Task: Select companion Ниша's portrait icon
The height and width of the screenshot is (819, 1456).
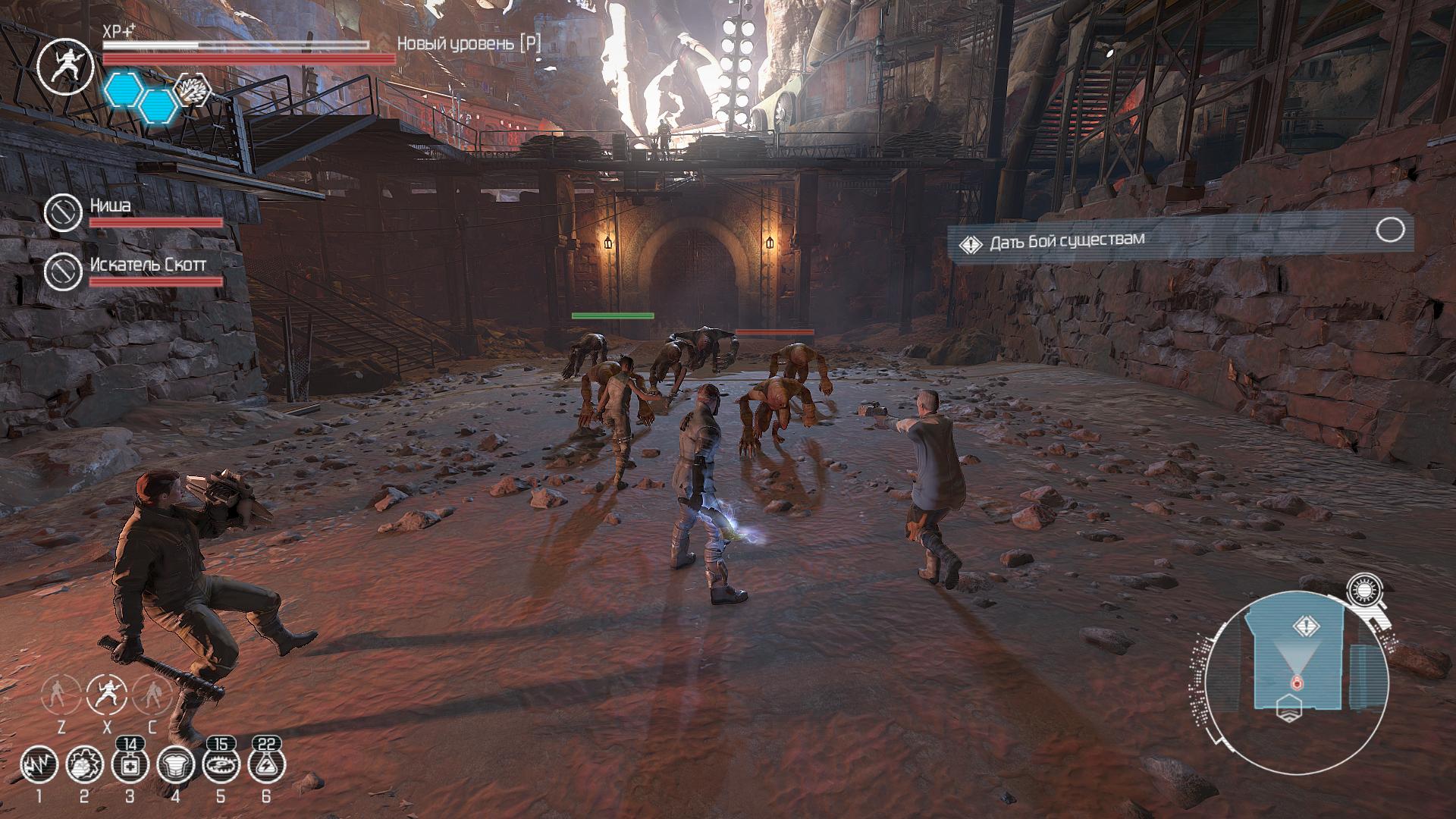Action: 63,212
